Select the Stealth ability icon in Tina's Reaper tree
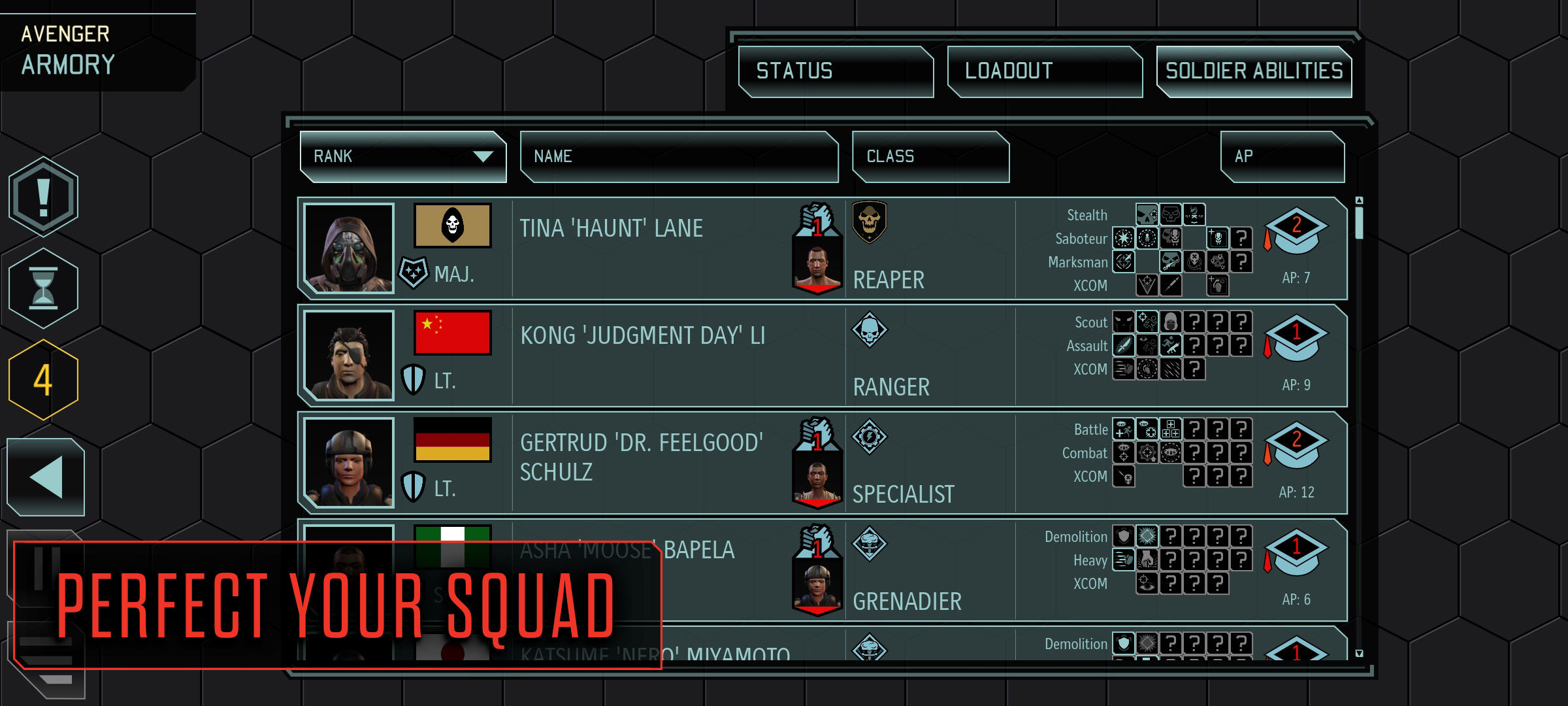The width and height of the screenshot is (1568, 706). [1147, 214]
